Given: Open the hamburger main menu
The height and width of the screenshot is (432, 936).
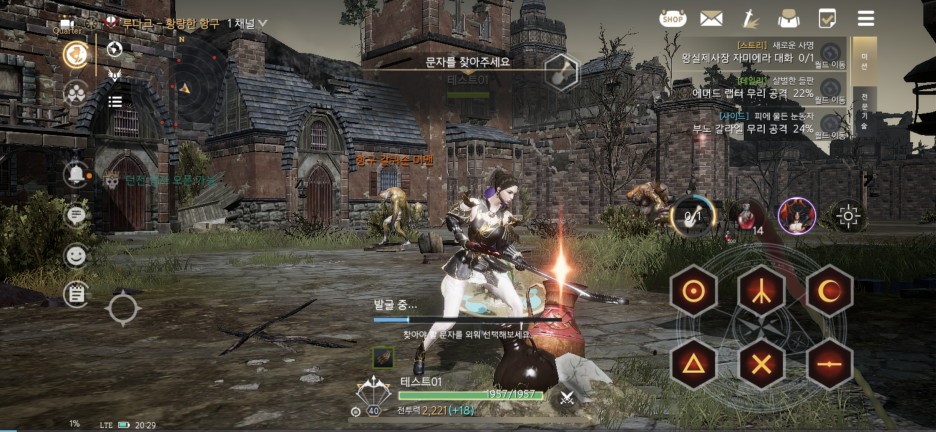Looking at the screenshot, I should click(x=866, y=18).
